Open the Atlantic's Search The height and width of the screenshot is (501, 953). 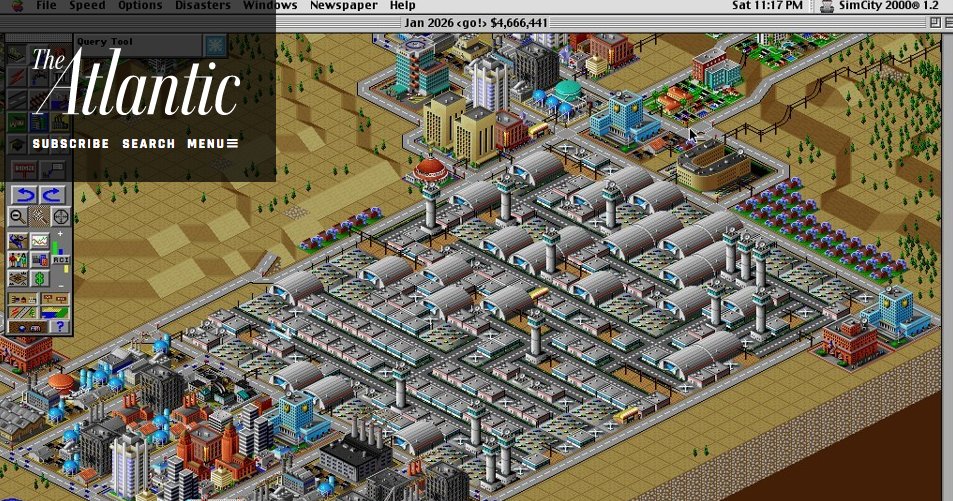(148, 144)
